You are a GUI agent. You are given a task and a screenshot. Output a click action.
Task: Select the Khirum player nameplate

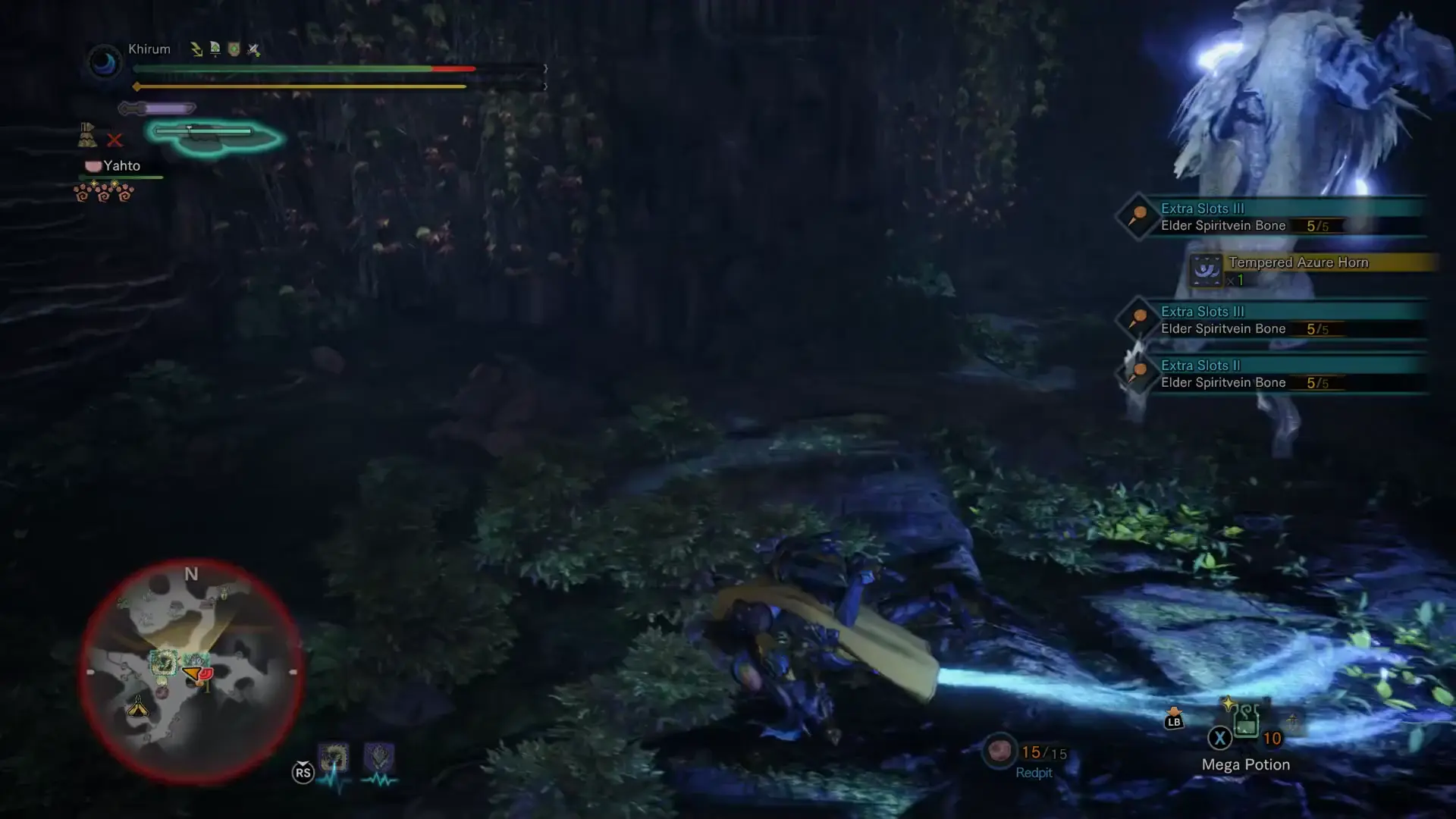(149, 49)
